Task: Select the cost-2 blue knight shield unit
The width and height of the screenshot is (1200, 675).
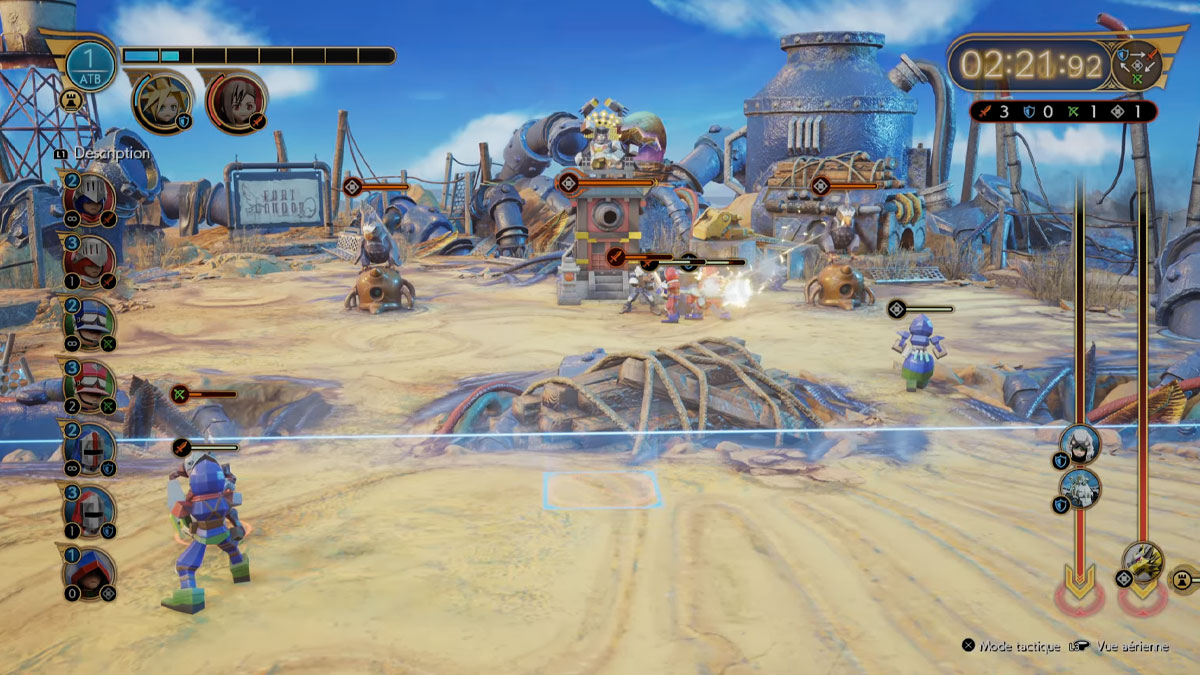Action: coord(89,448)
